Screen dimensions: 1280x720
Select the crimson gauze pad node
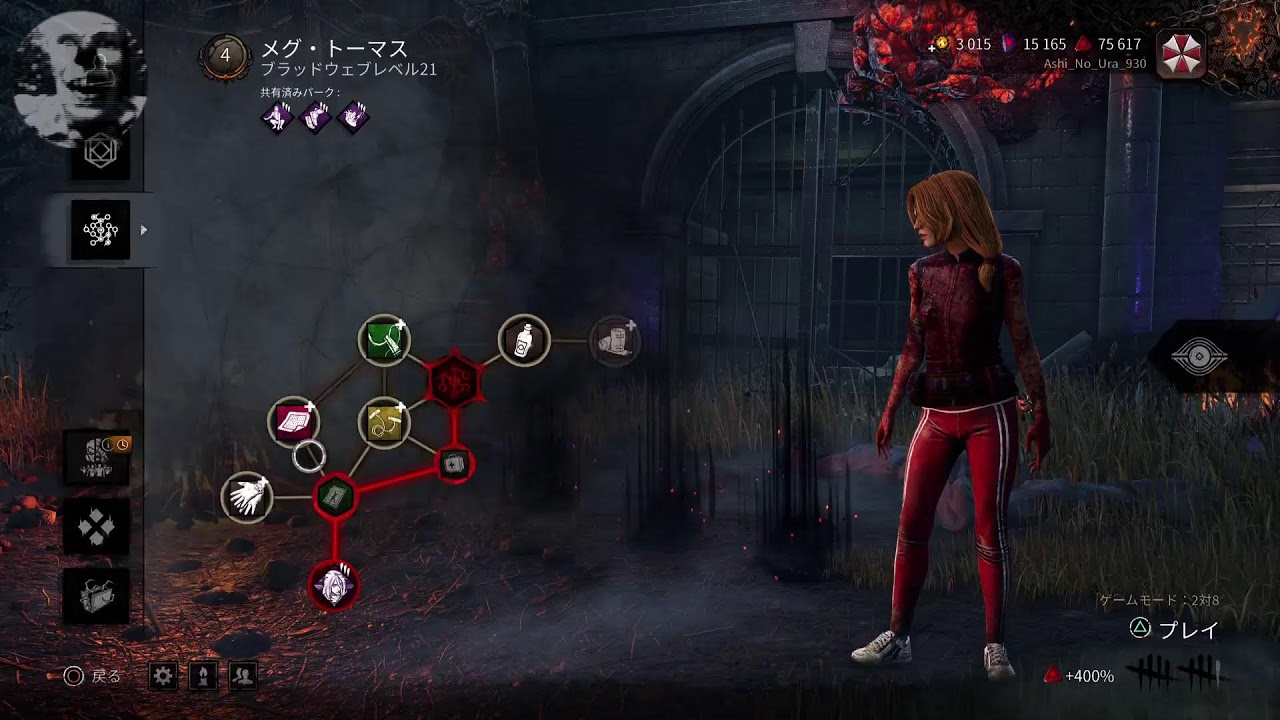tap(293, 422)
